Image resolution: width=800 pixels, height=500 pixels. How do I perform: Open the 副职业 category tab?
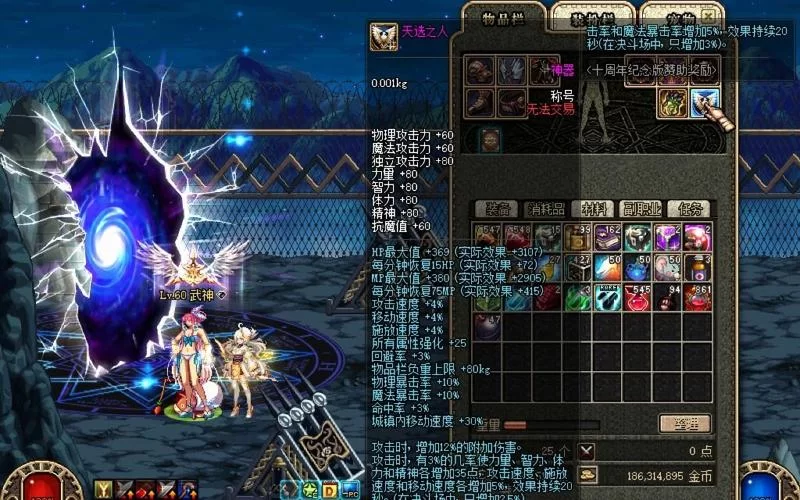643,209
